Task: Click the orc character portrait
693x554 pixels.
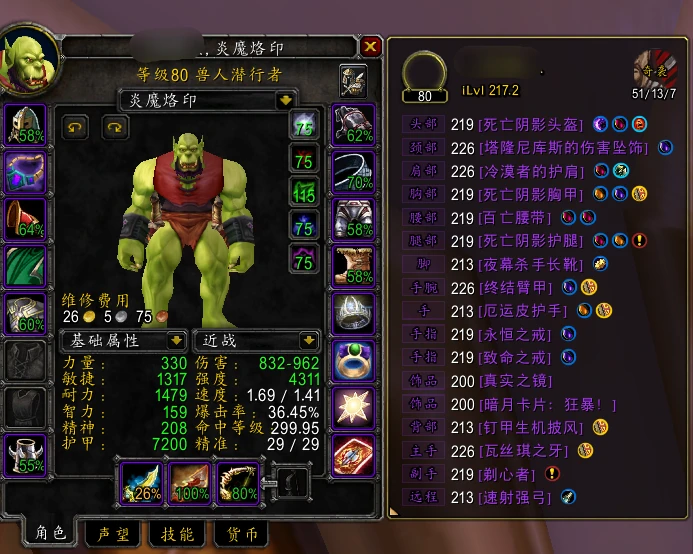Action: point(28,62)
